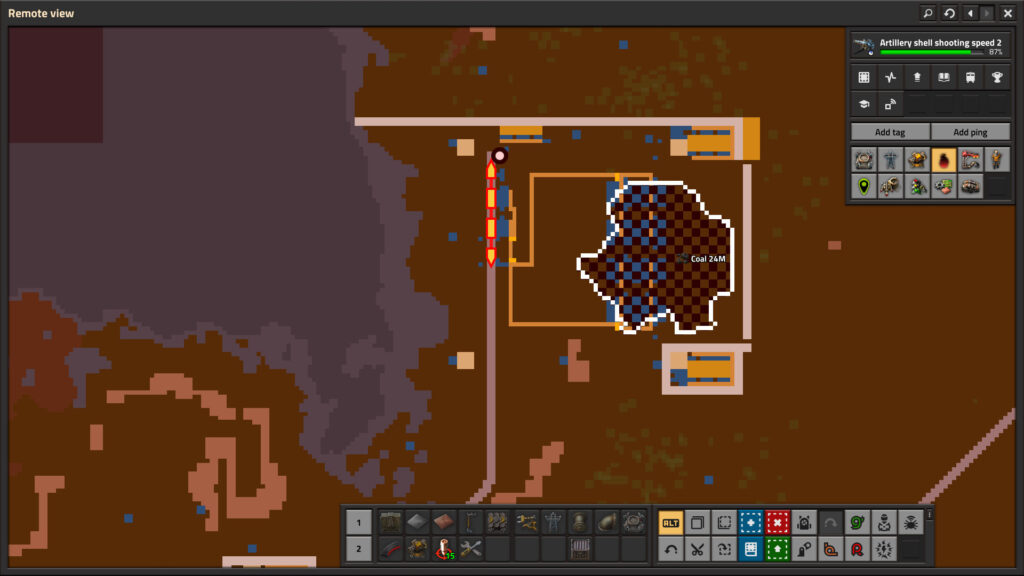
Task: Open the production statistics graph icon
Action: [890, 77]
